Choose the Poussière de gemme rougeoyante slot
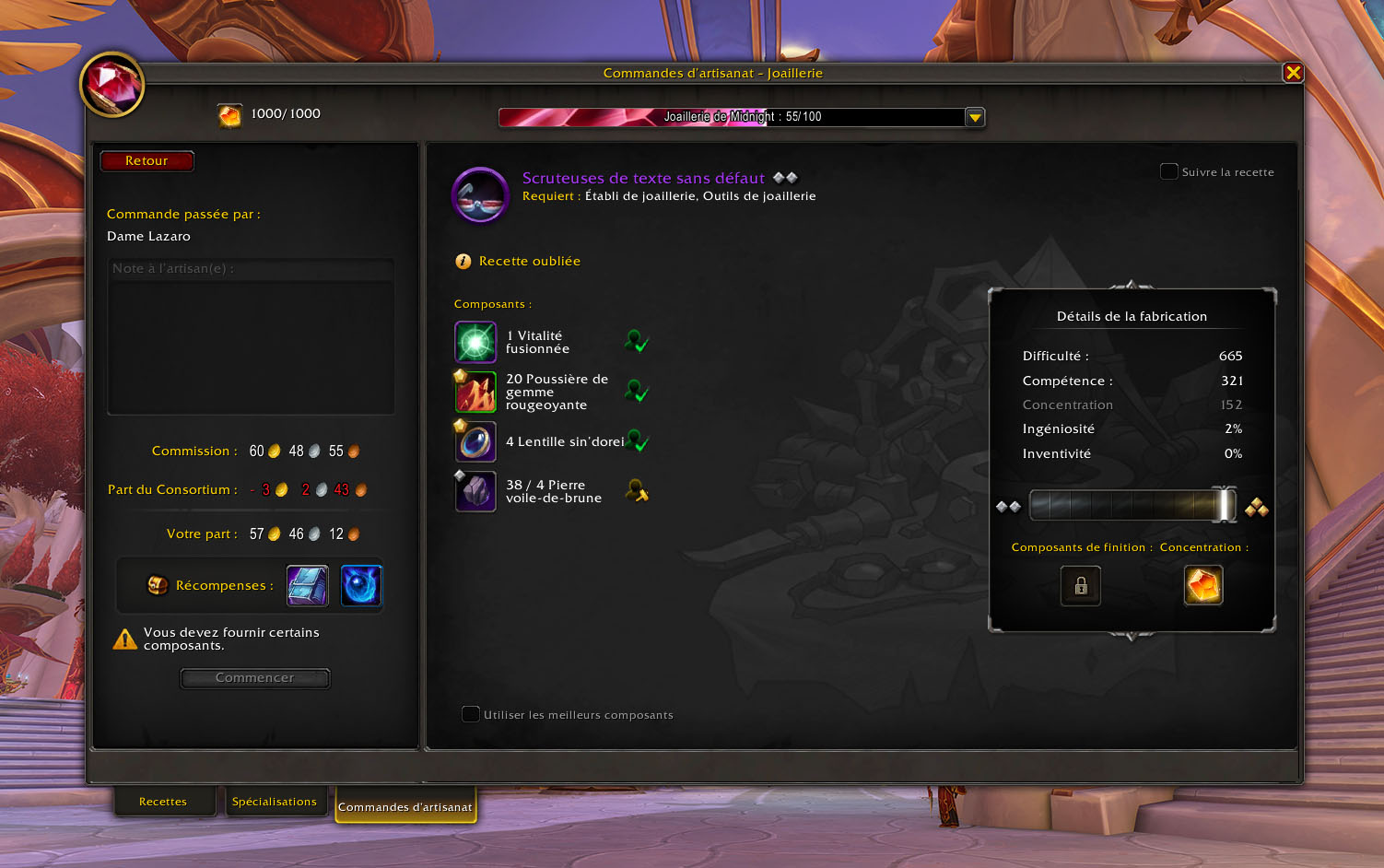Viewport: 1384px width, 868px height. [475, 393]
